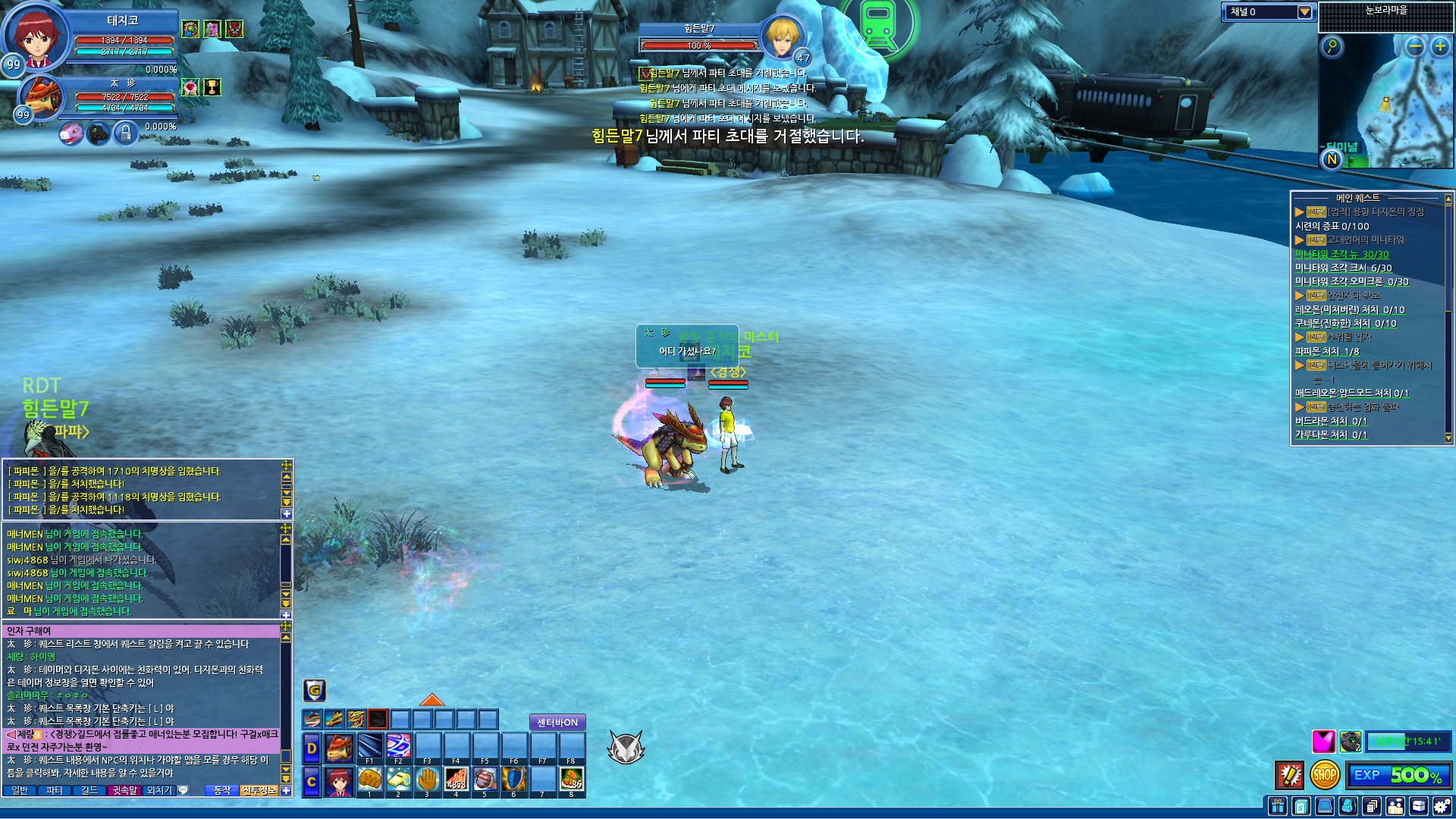Viewport: 1456px width, 819px height.
Task: Open the 전투정보 combat info tab
Action: click(x=259, y=790)
